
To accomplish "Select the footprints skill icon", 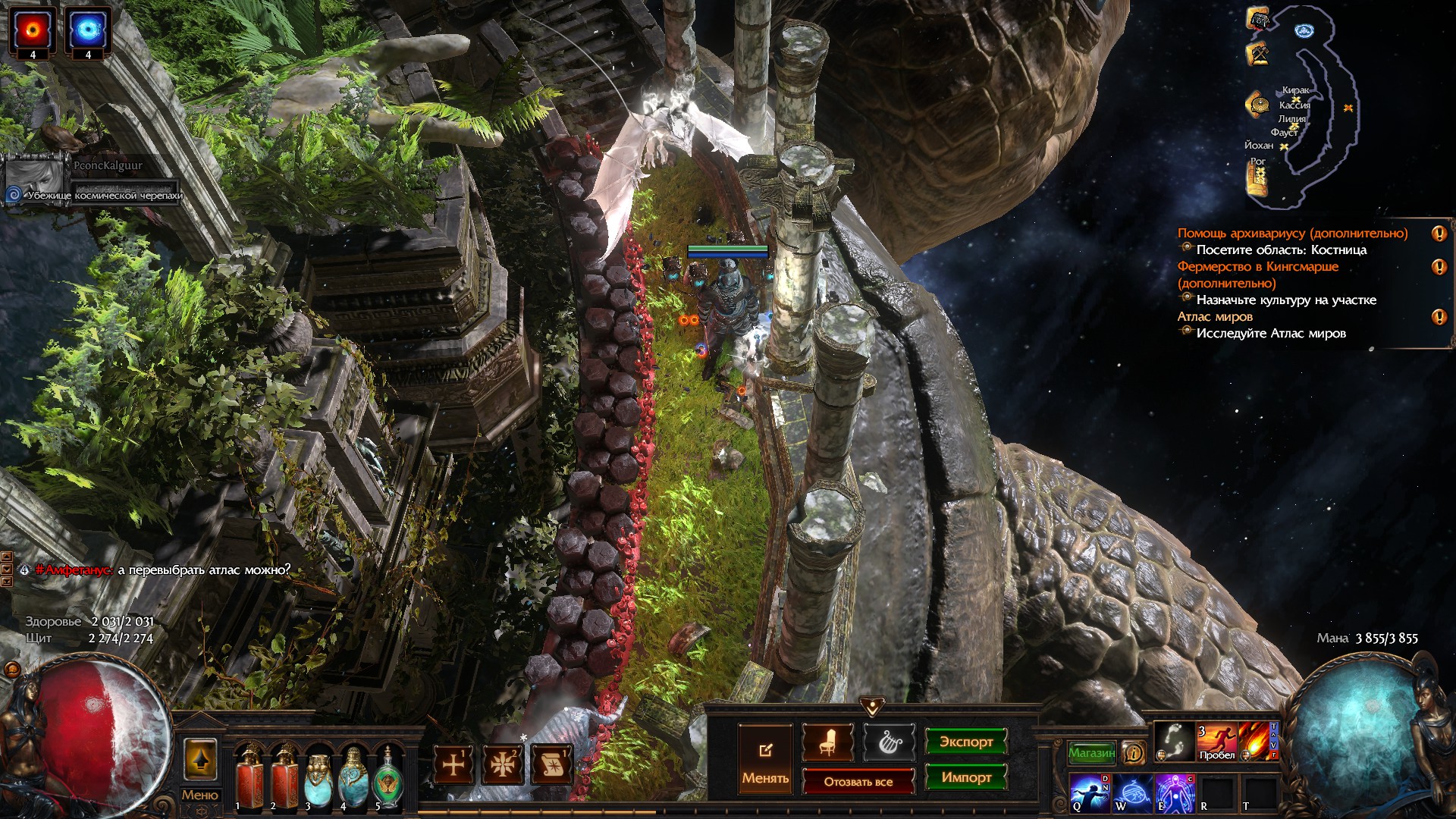I will [1174, 741].
